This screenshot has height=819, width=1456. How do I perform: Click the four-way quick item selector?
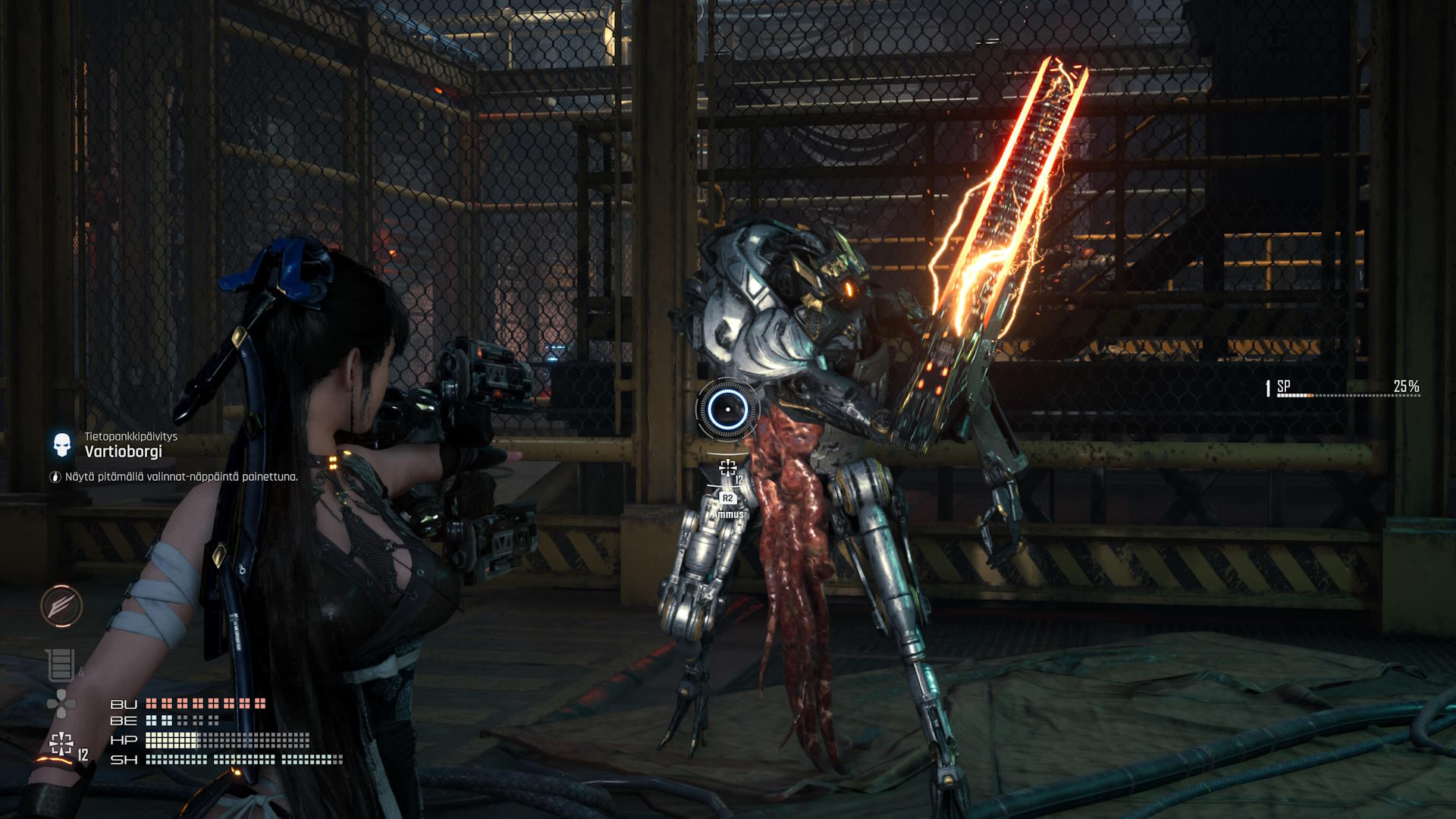61,704
